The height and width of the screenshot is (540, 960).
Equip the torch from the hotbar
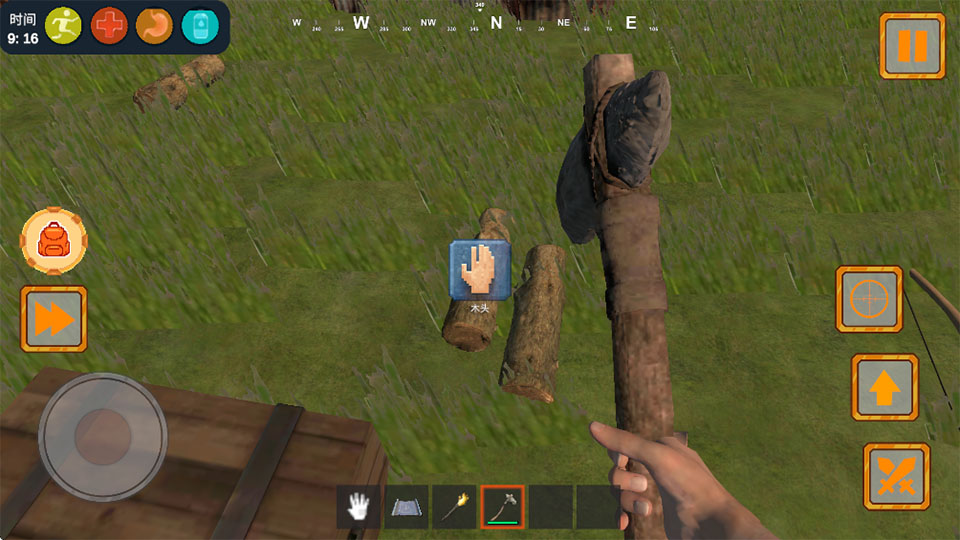454,507
